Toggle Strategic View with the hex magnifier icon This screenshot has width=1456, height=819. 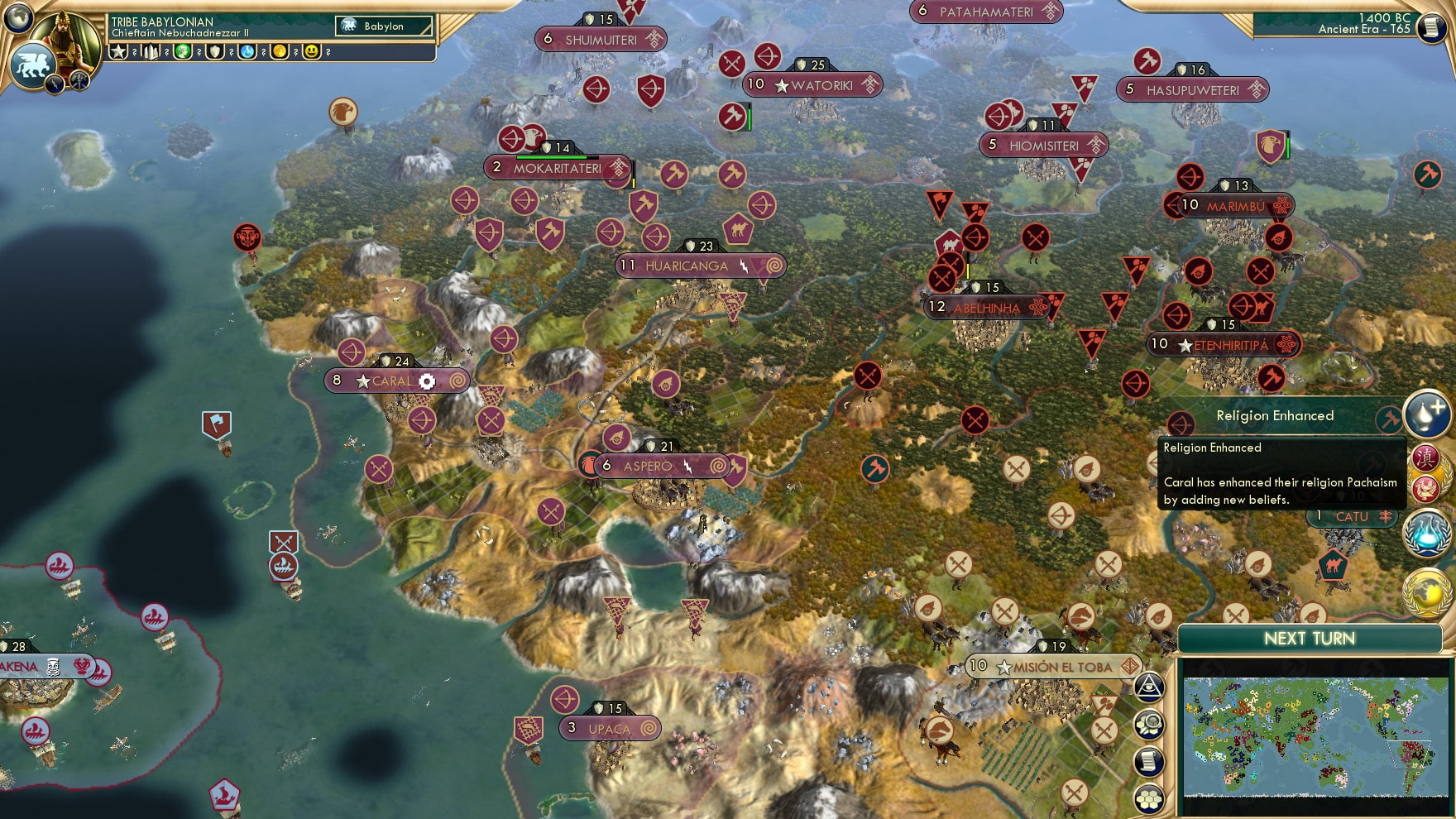point(1149,724)
